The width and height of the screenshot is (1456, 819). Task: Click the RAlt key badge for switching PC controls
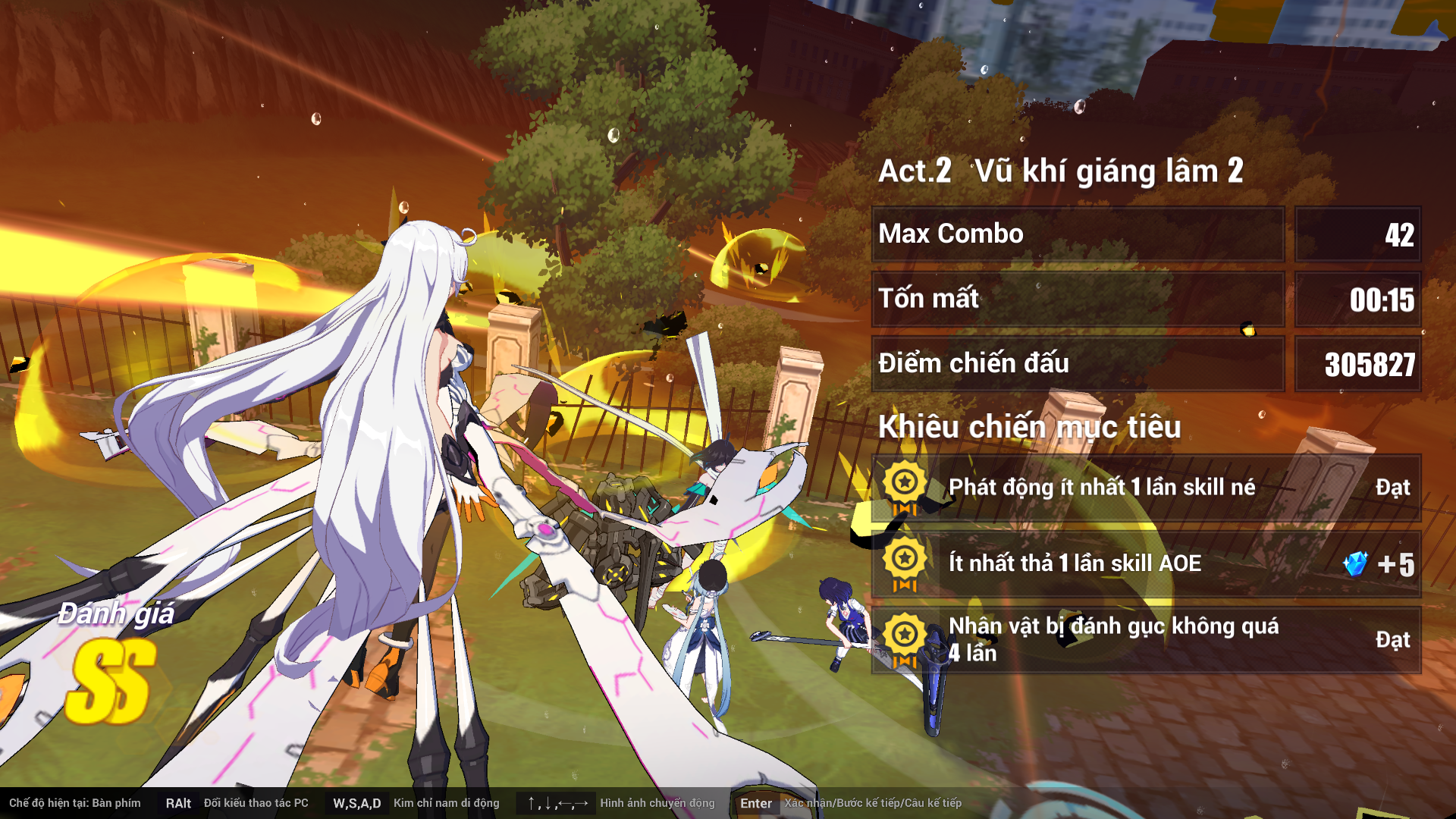pos(177,802)
